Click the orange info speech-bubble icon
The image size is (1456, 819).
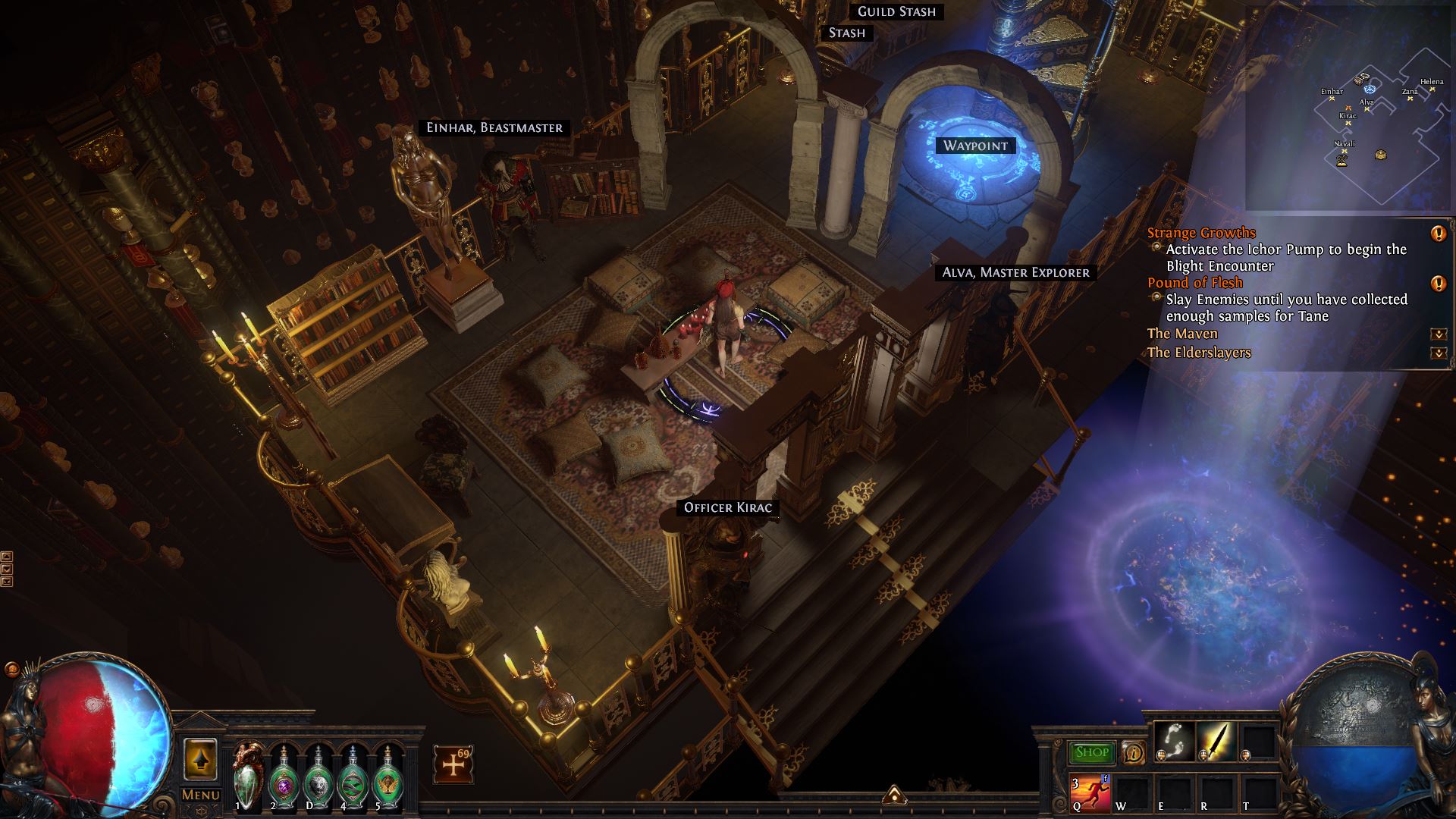pos(1134,752)
